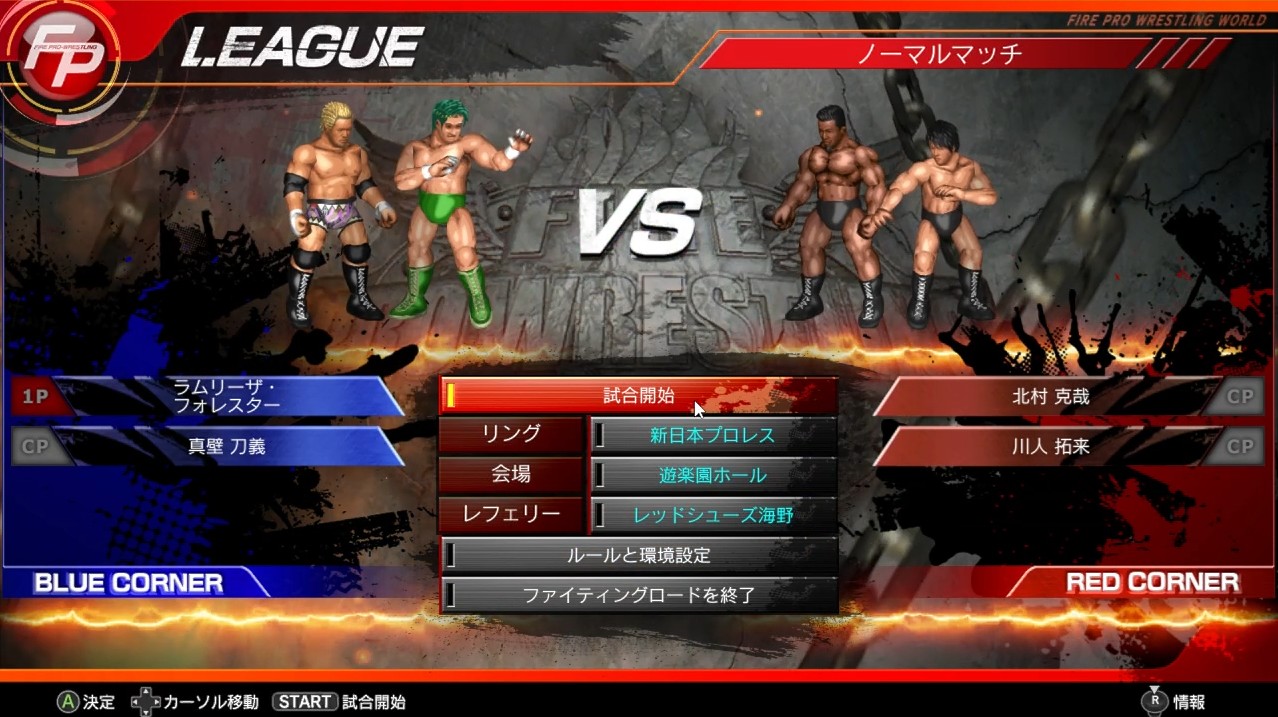Select the referee レッドシューズ海野

pyautogui.click(x=712, y=516)
